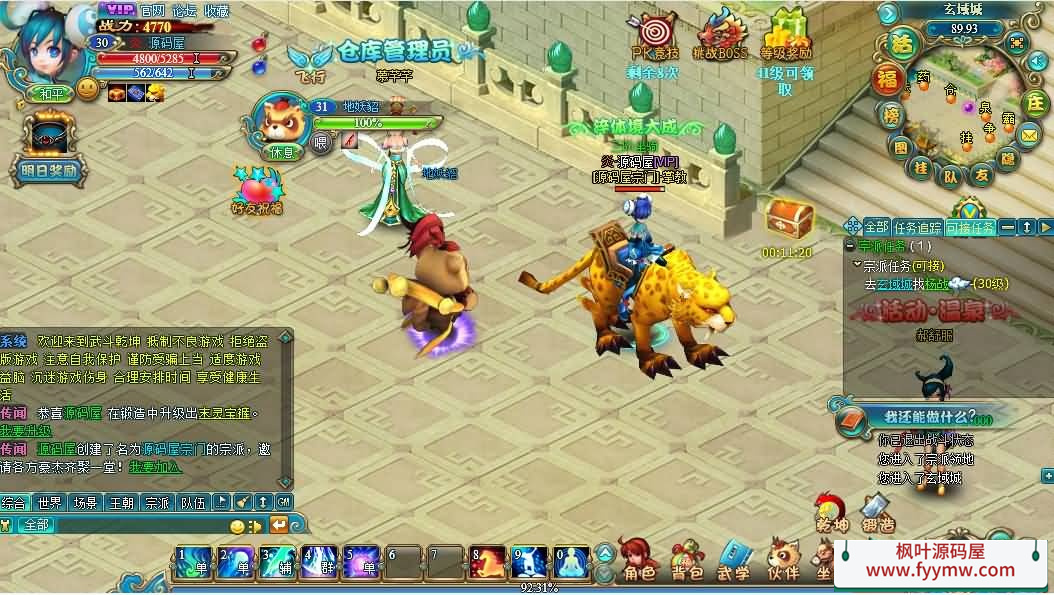Open the 伙伴 companion menu
Image resolution: width=1054 pixels, height=595 pixels.
783,561
